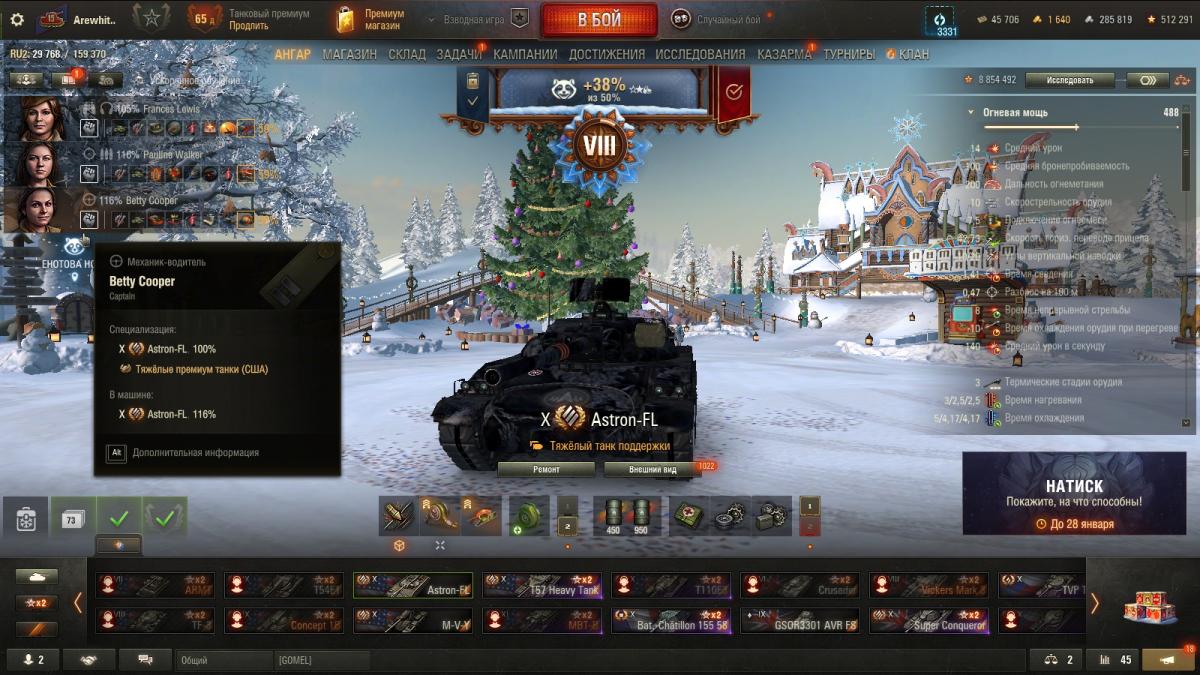Image resolution: width=1200 pixels, height=675 pixels.
Task: Choose the Super Conqueror tank tile
Action: pyautogui.click(x=929, y=621)
